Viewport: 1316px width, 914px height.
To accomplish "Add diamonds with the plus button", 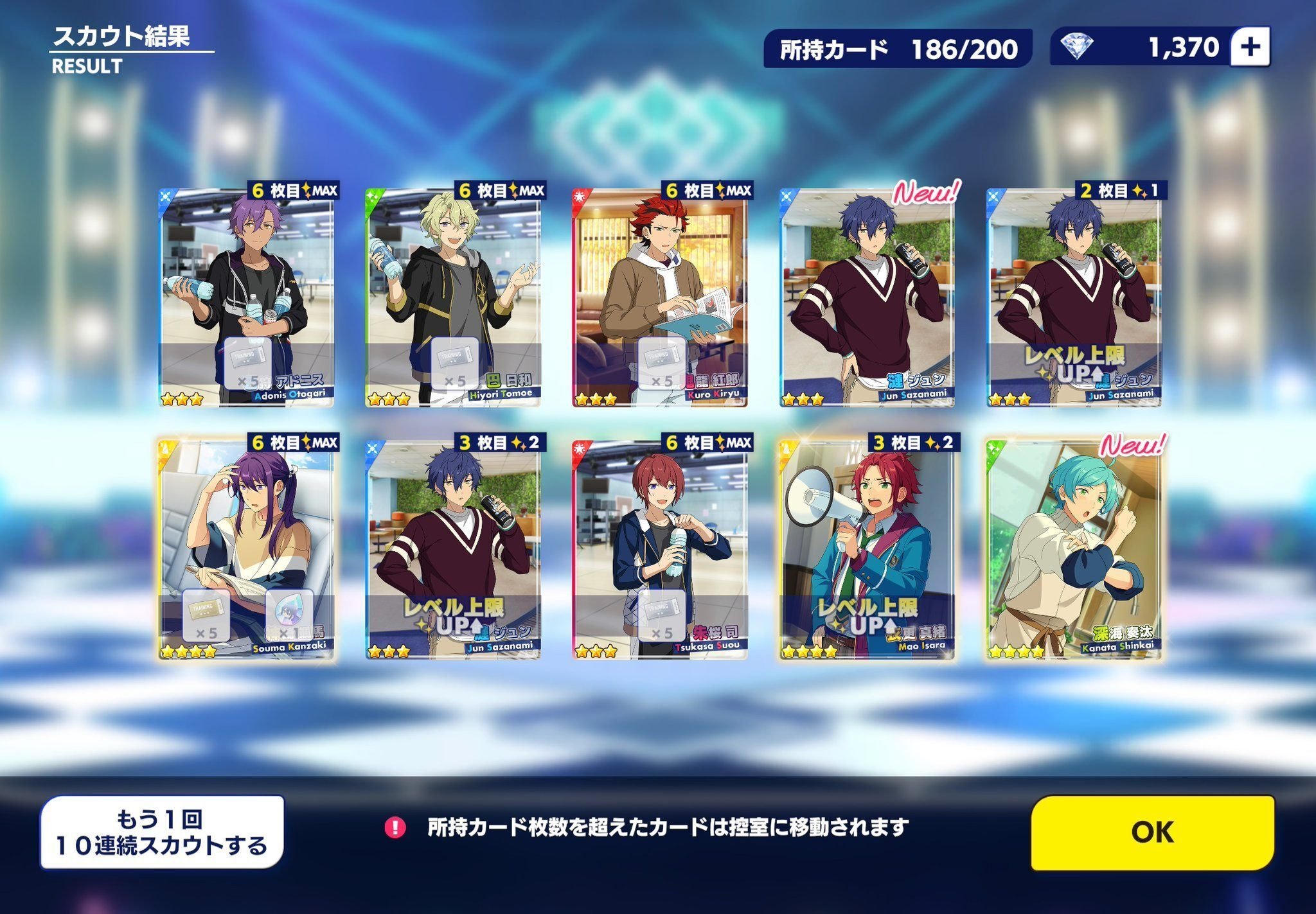I will tap(1250, 47).
